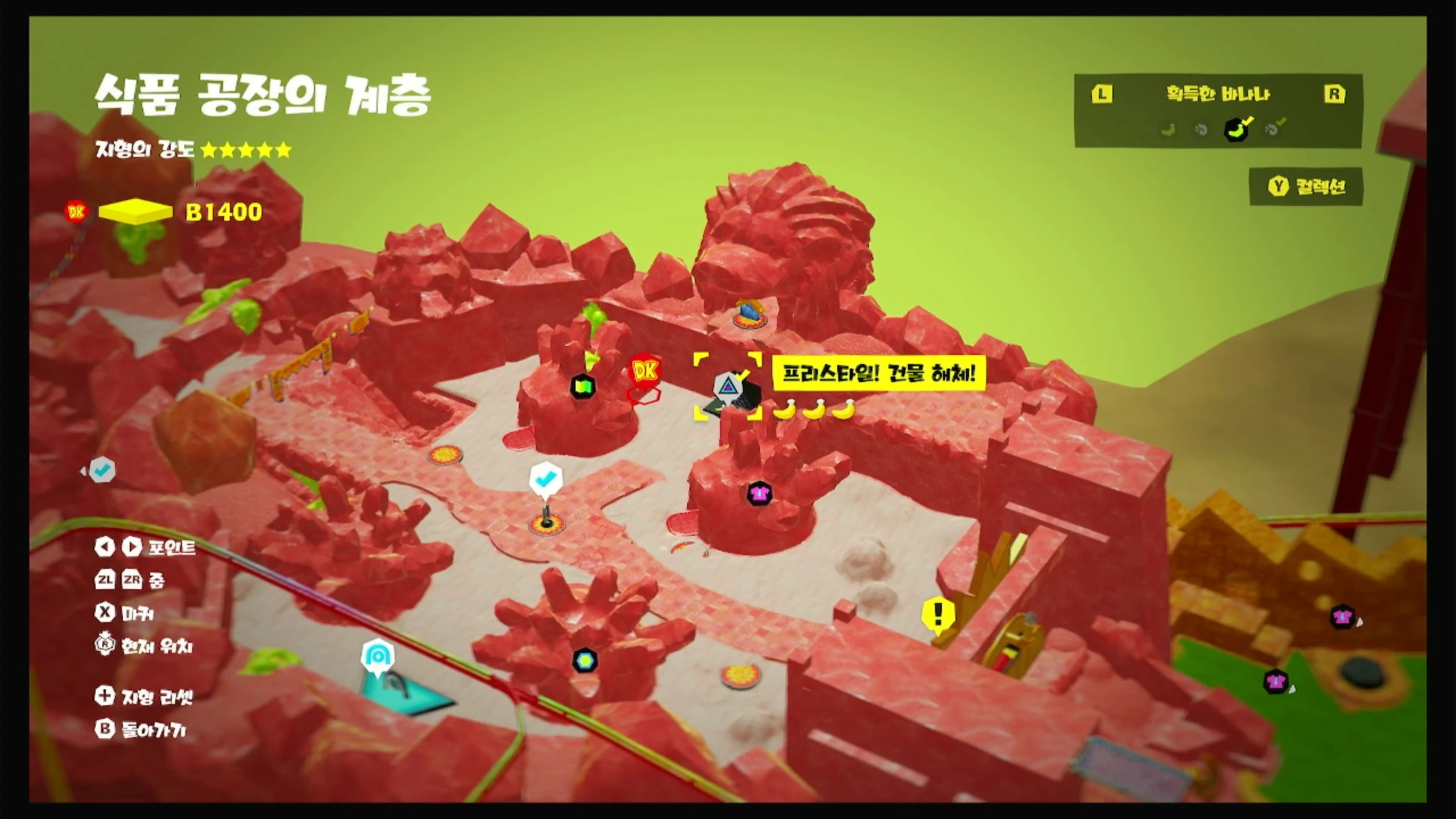Pick the blue and yellow hexagon marker
This screenshot has height=819, width=1456.
point(585,660)
